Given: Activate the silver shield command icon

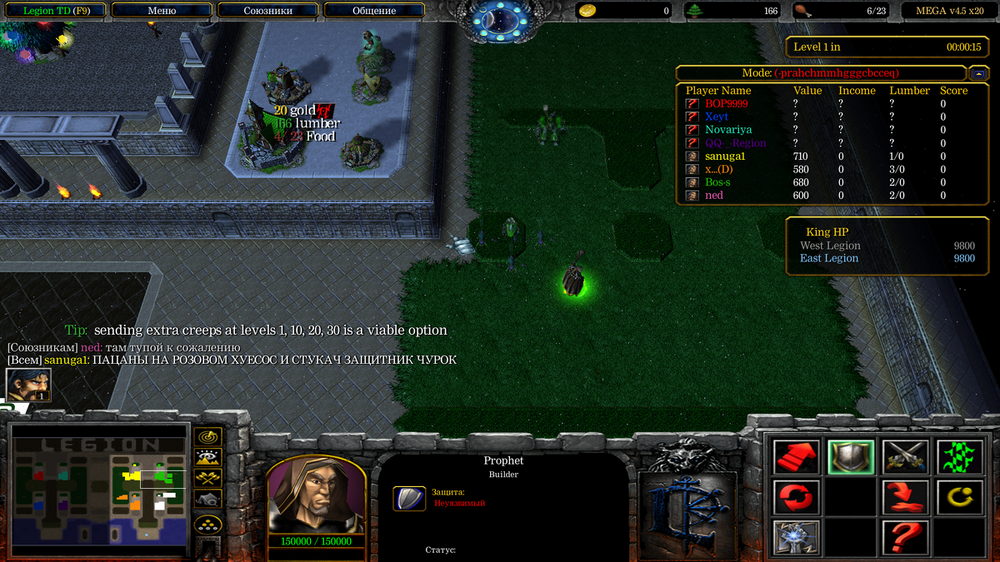Looking at the screenshot, I should coord(851,457).
